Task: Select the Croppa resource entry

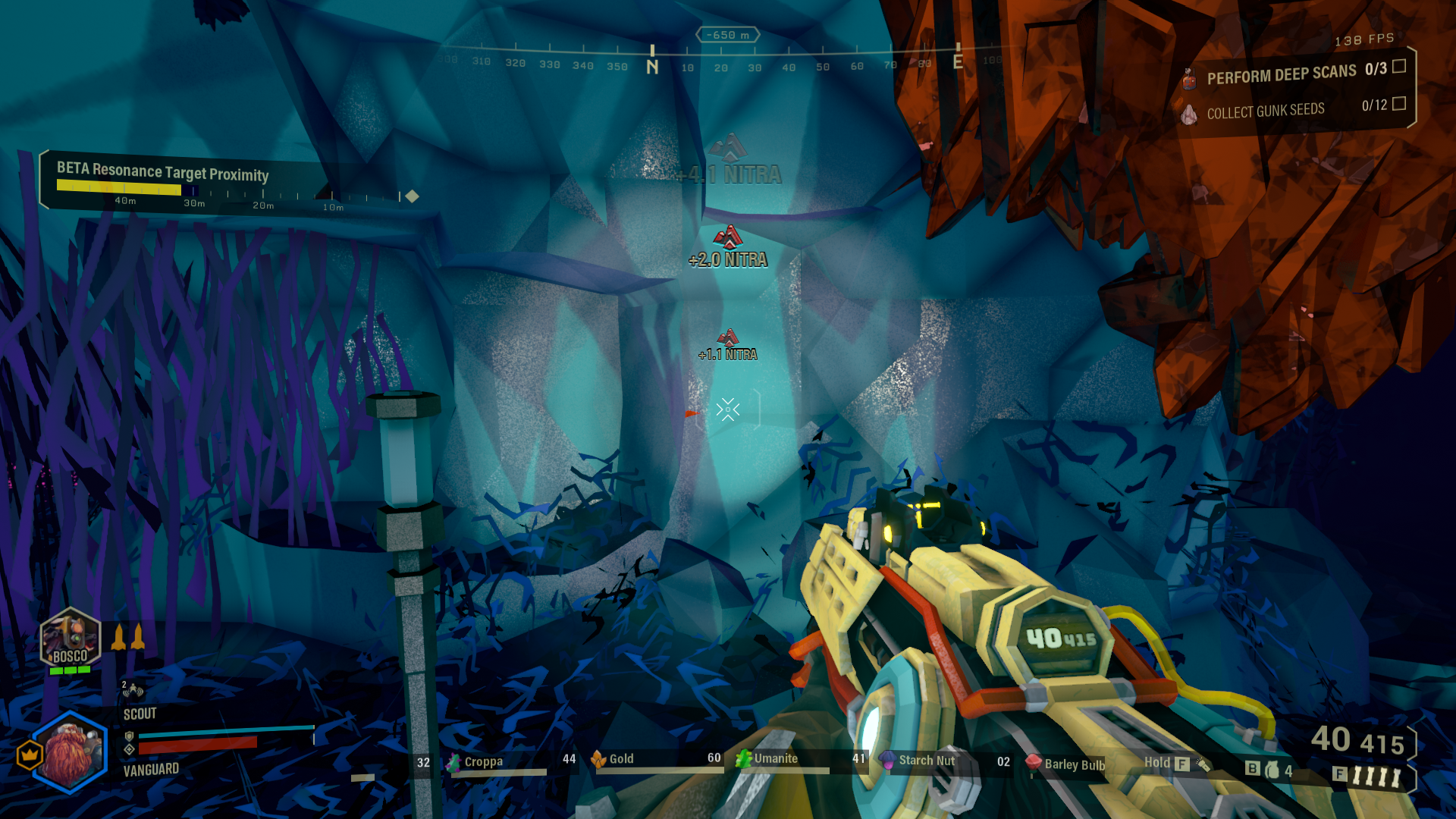Action: [x=483, y=761]
